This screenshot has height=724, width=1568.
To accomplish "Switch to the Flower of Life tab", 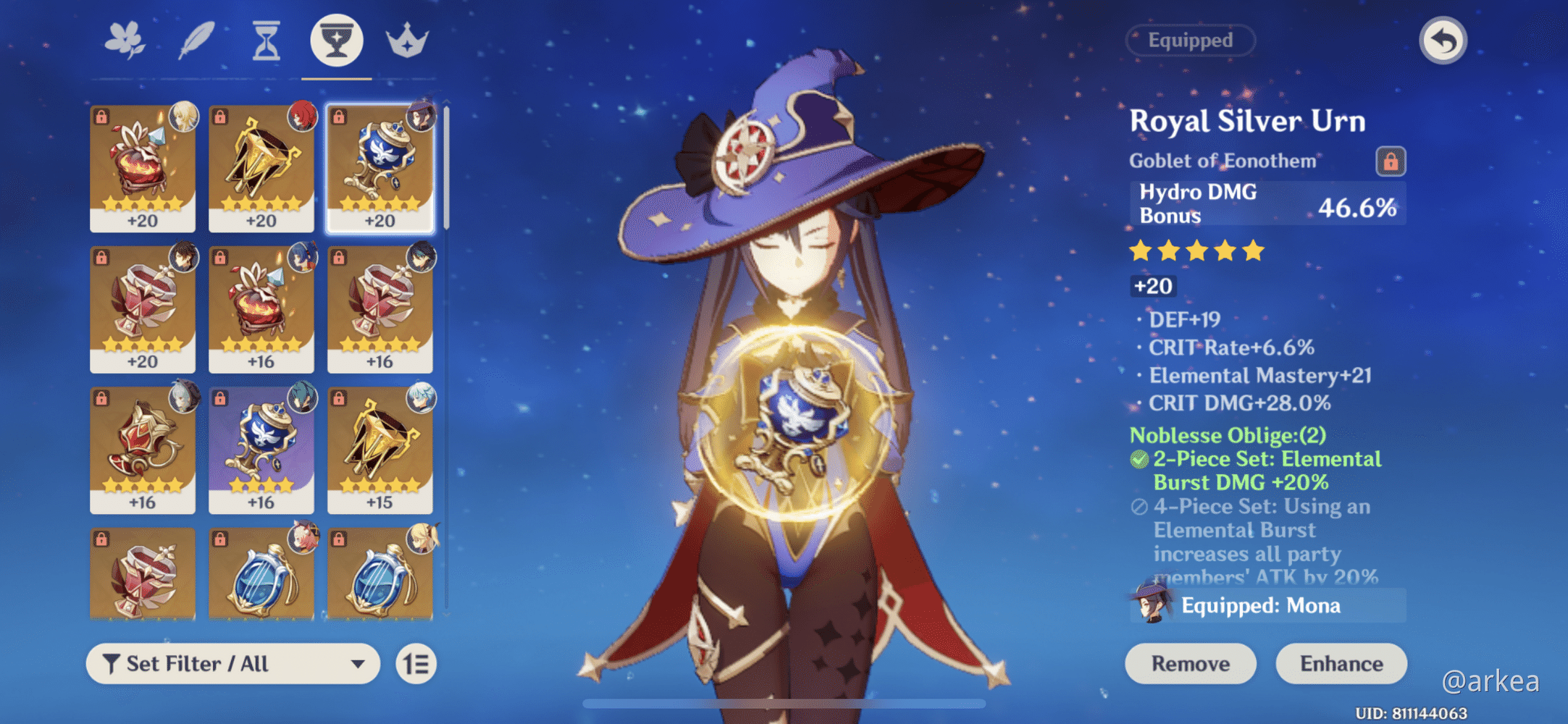I will coord(123,41).
